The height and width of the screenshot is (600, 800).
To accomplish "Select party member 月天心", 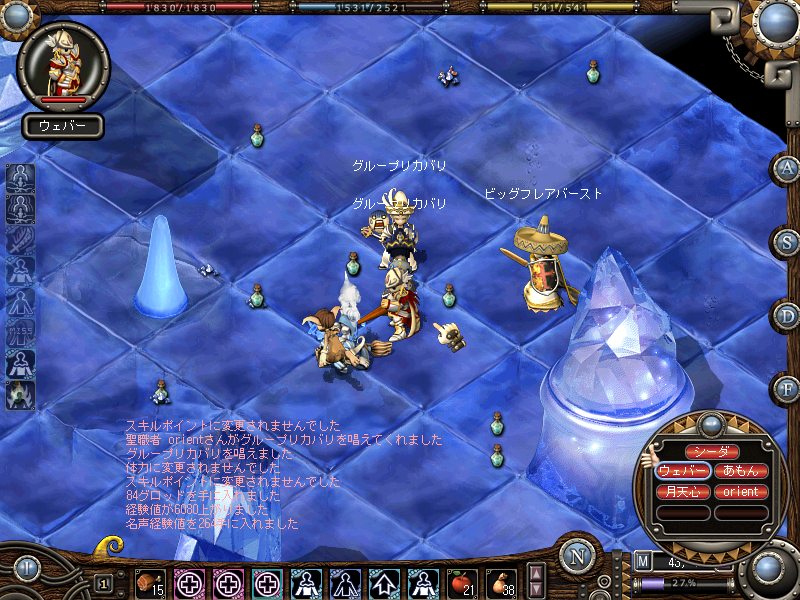I will 683,492.
